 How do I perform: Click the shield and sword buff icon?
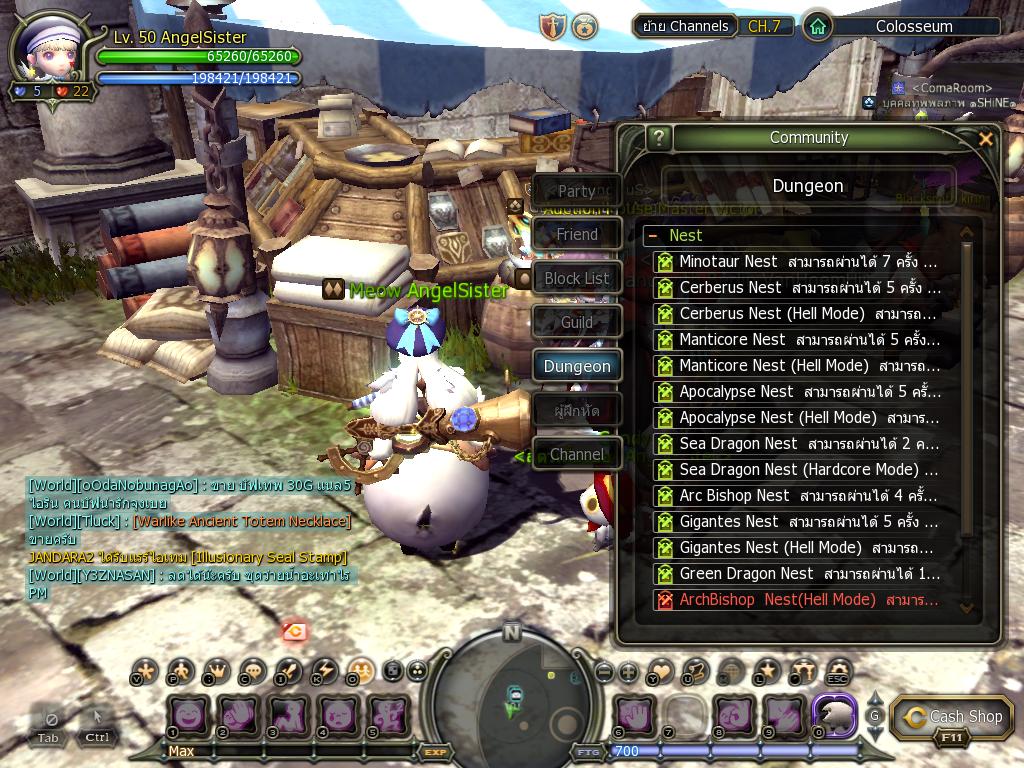tap(553, 27)
